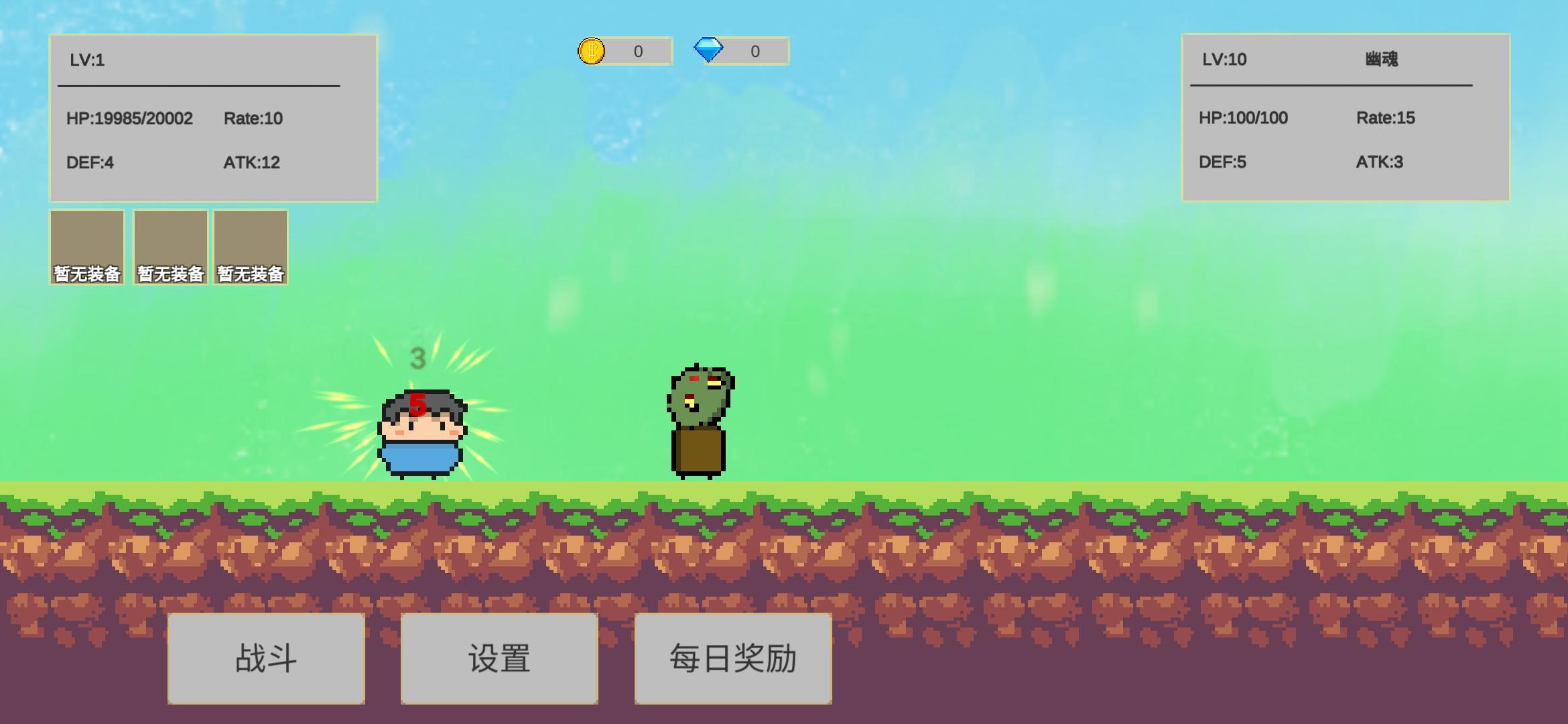
Task: Click the second 暂无装备 equipment slot
Action: coord(170,248)
